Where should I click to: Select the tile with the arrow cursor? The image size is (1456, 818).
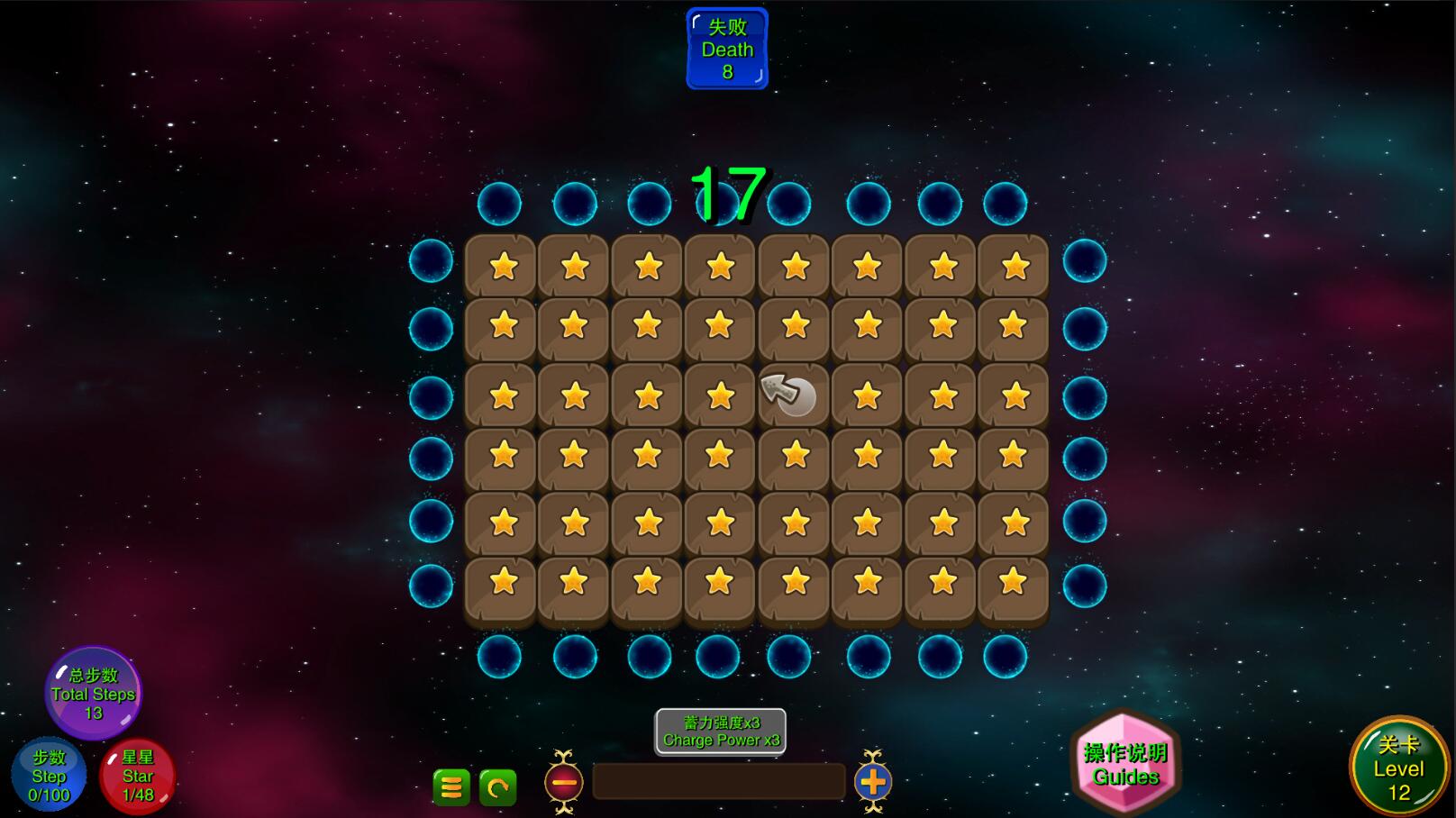pyautogui.click(x=792, y=395)
